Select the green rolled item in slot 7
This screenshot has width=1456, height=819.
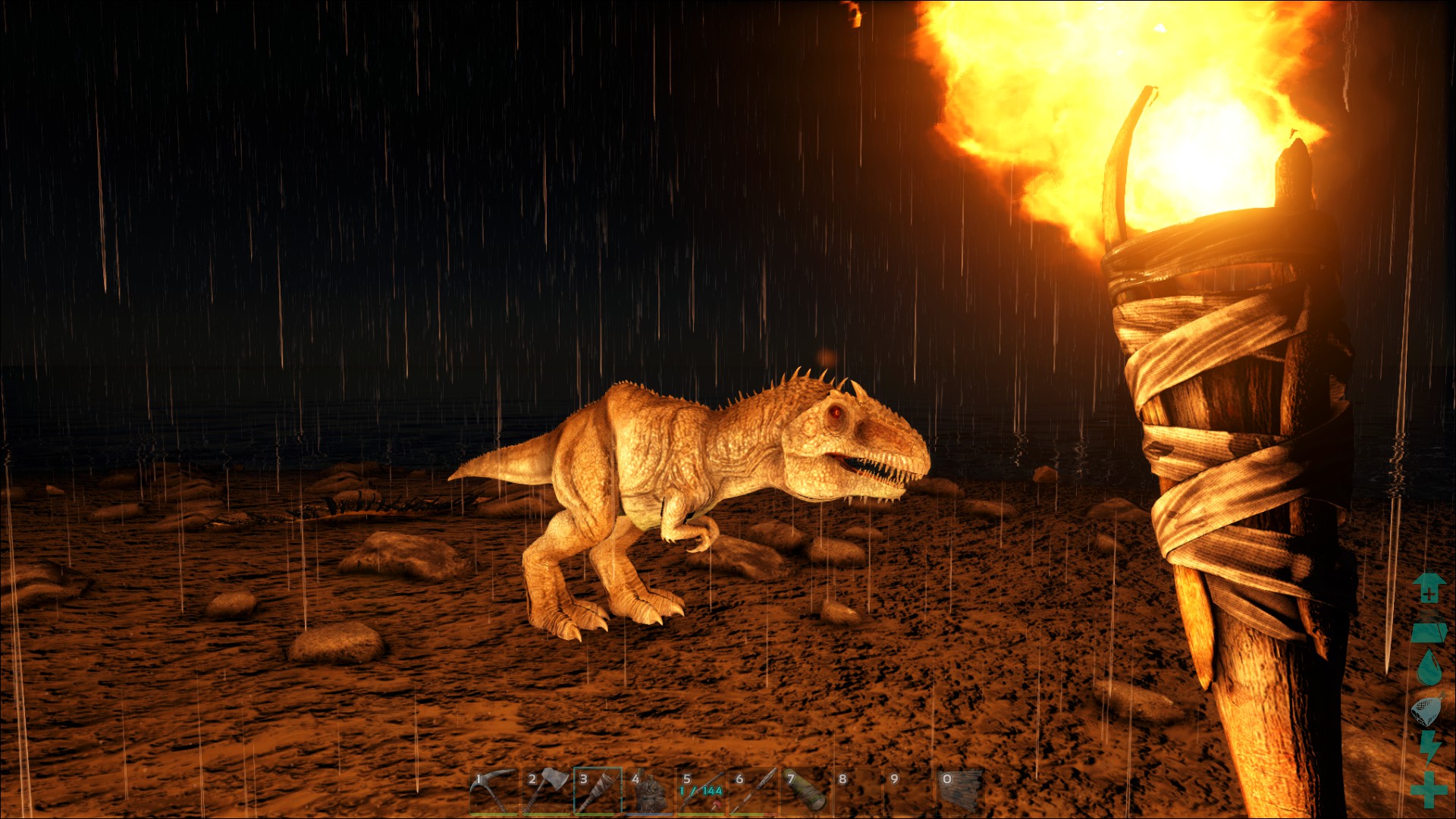(x=805, y=791)
